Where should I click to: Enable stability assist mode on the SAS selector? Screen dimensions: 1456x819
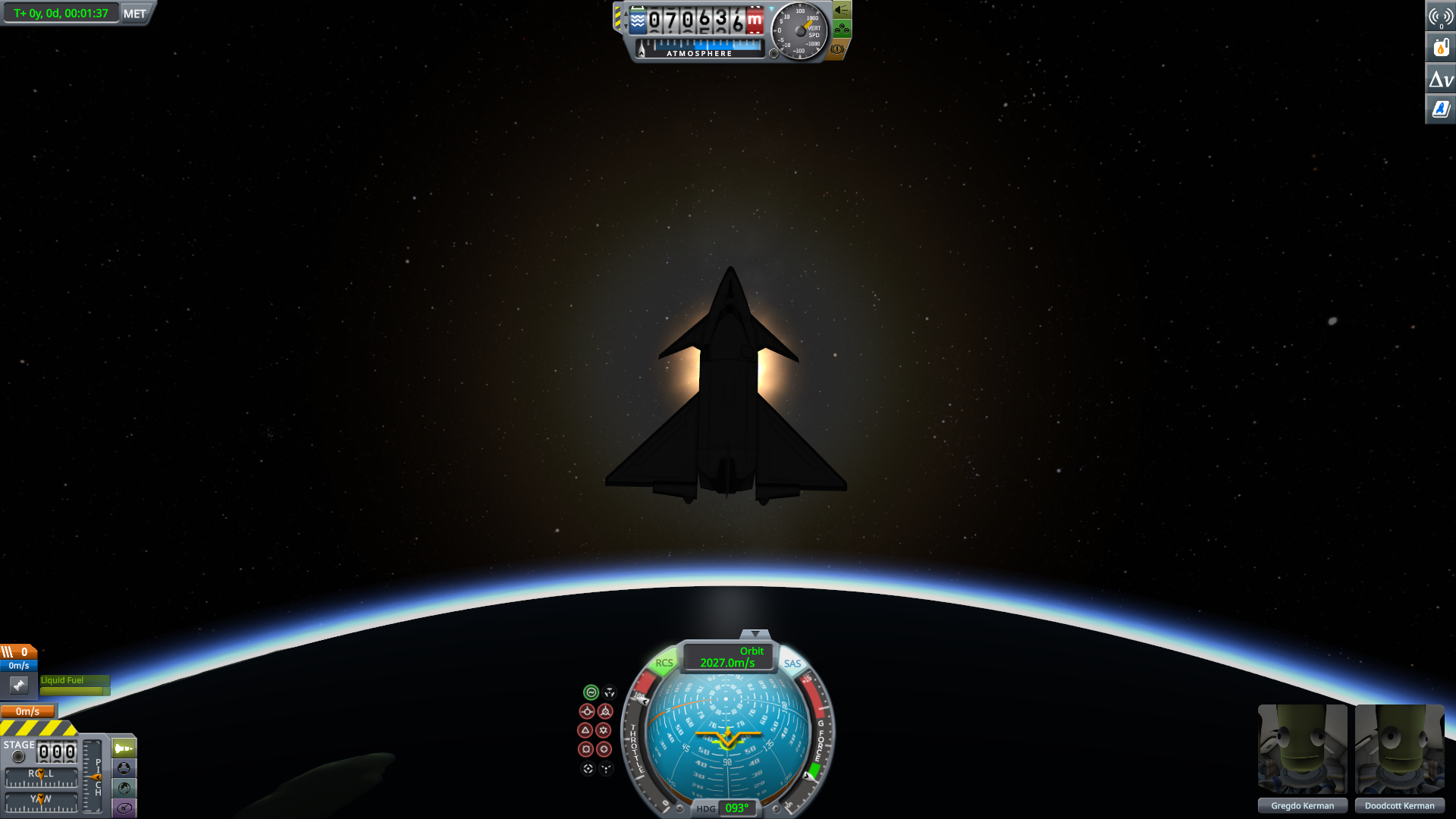pyautogui.click(x=591, y=692)
